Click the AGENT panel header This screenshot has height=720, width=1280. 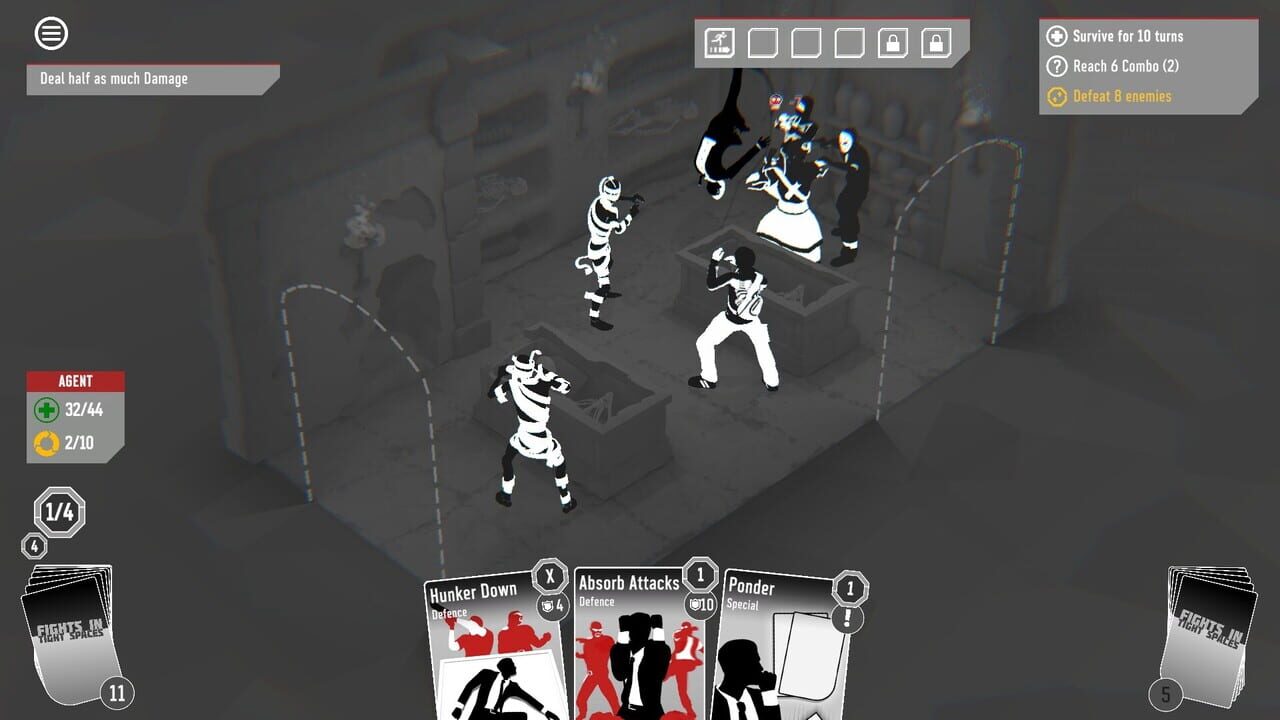click(77, 381)
